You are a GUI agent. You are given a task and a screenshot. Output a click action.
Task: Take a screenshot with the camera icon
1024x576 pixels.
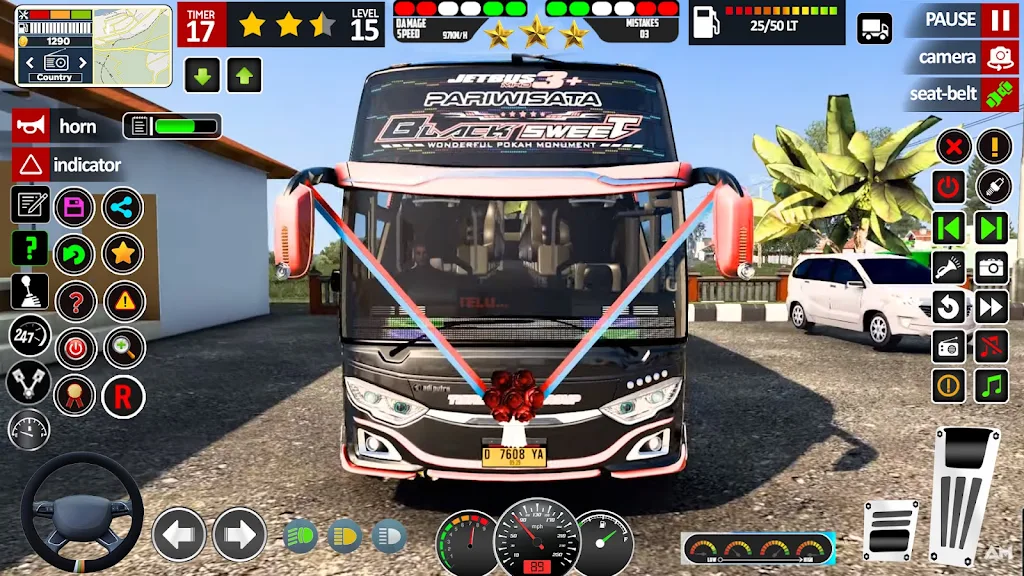(992, 267)
